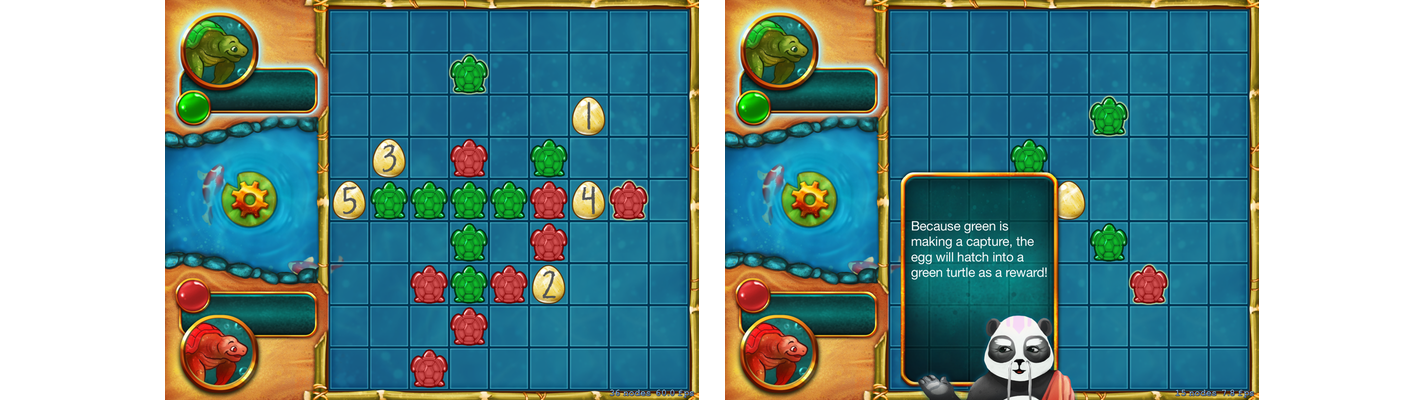1425x400 pixels.
Task: Tap the egg labeled 4
Action: click(x=589, y=200)
